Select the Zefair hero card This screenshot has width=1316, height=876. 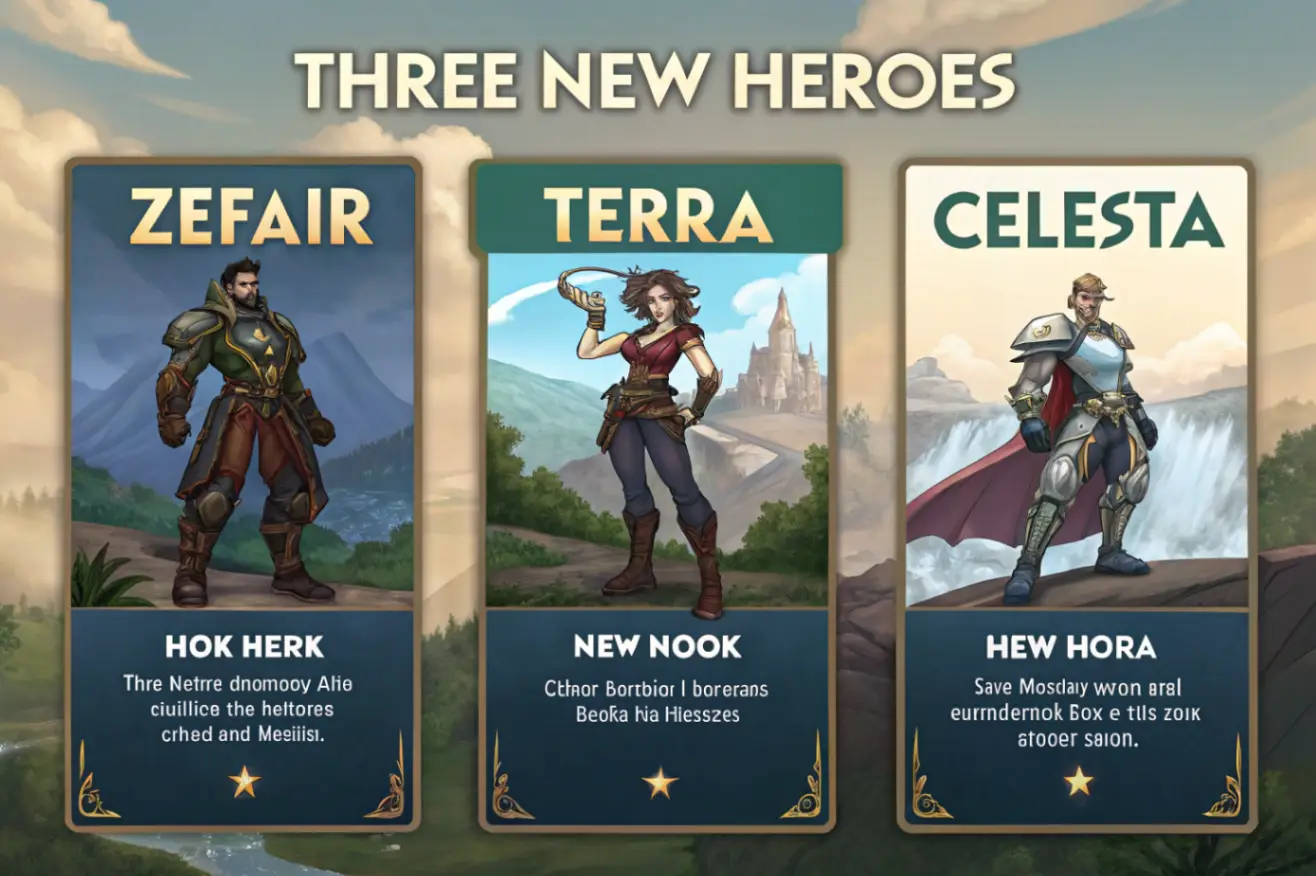pos(243,494)
